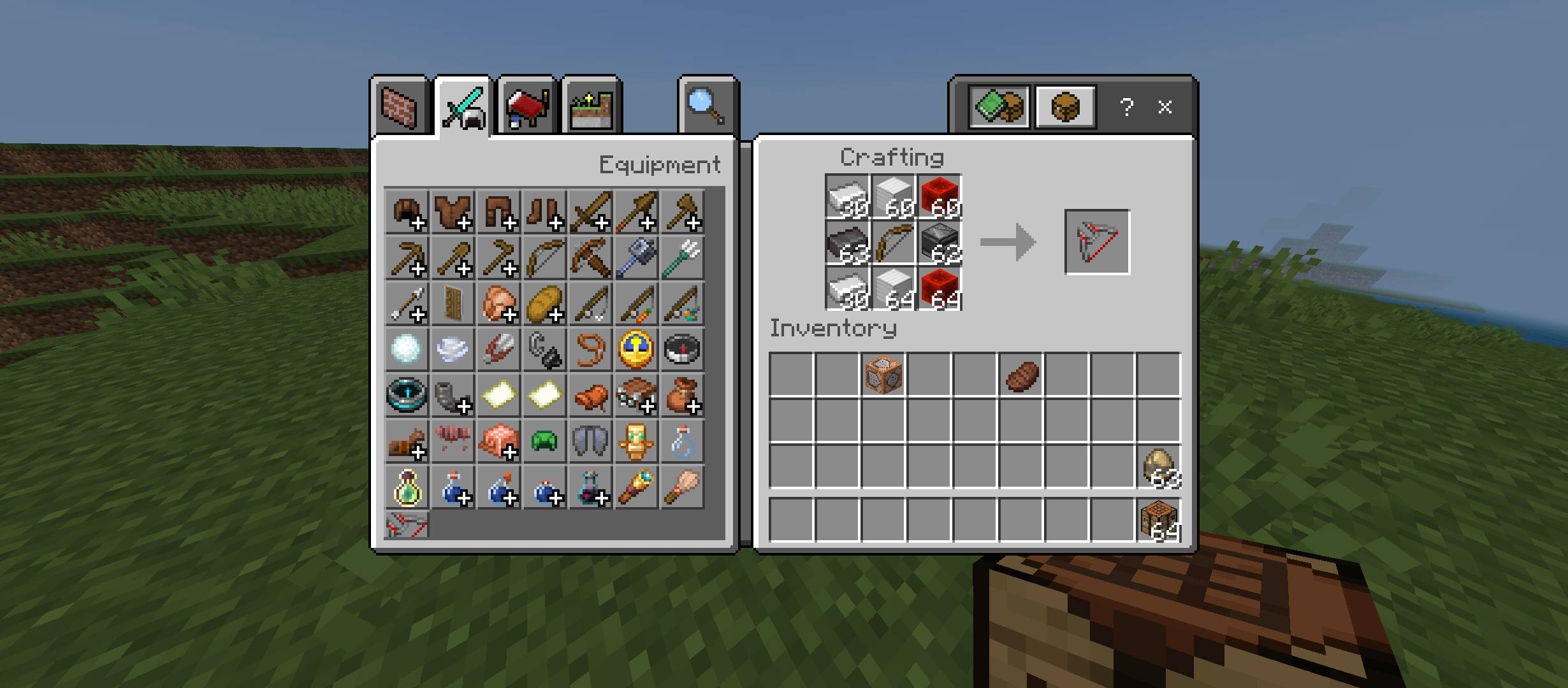The width and height of the screenshot is (1568, 688).
Task: Click the crafted crossbow output slot
Action: 1098,242
